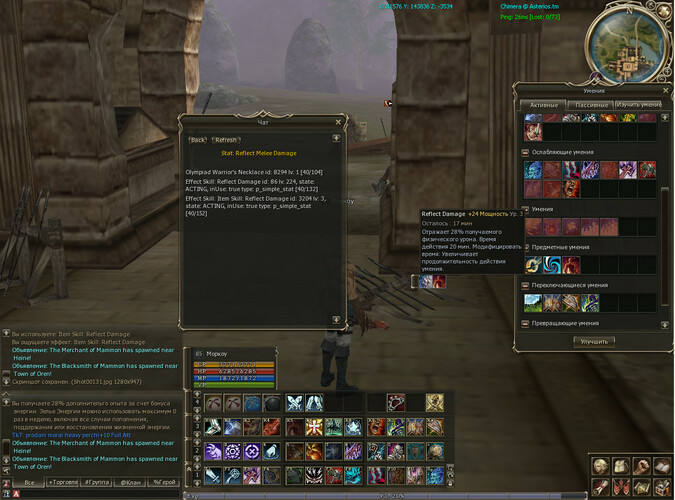Image resolution: width=675 pixels, height=500 pixels.
Task: Click the Back button in the chat window
Action: click(198, 140)
